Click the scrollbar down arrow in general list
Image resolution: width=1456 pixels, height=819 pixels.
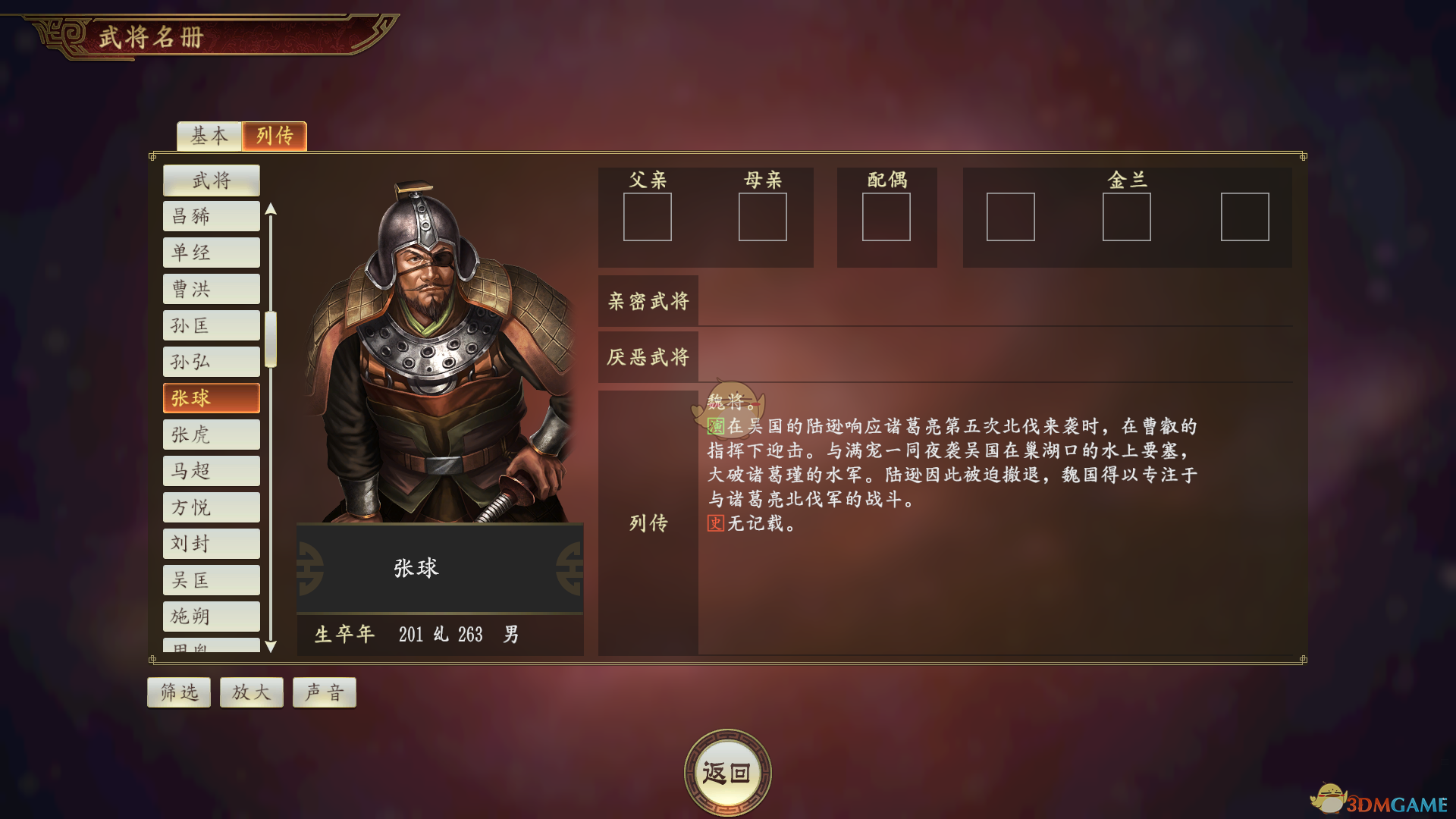(271, 647)
